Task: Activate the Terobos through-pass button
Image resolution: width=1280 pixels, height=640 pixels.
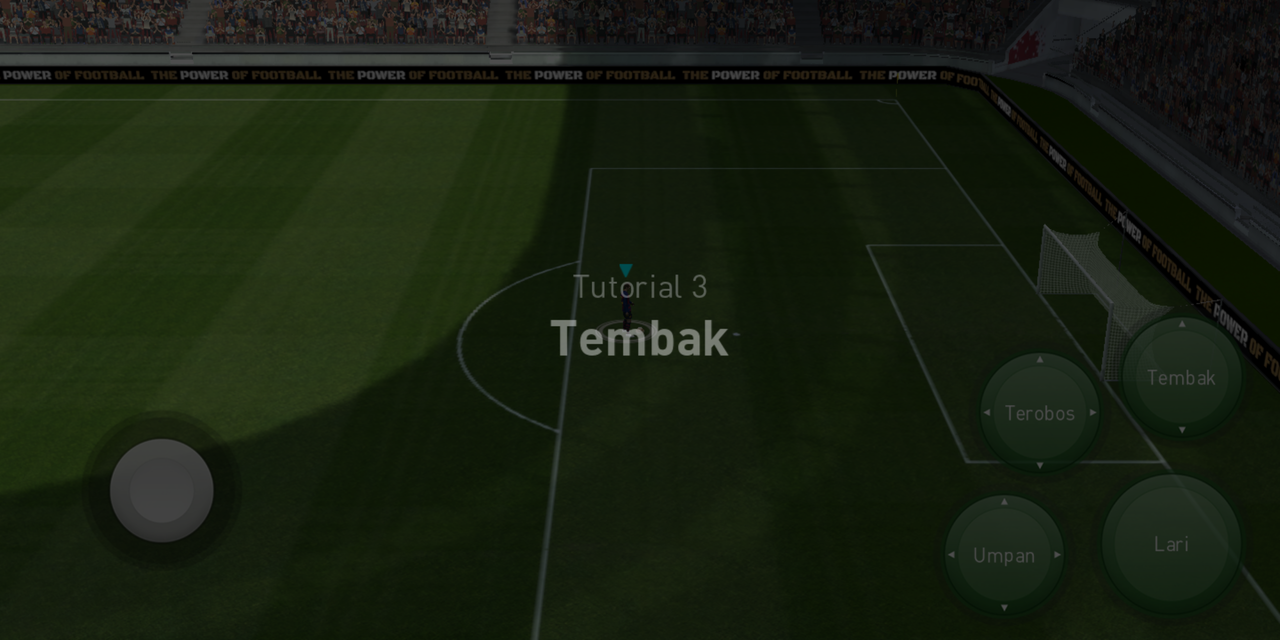Action: pos(1039,412)
